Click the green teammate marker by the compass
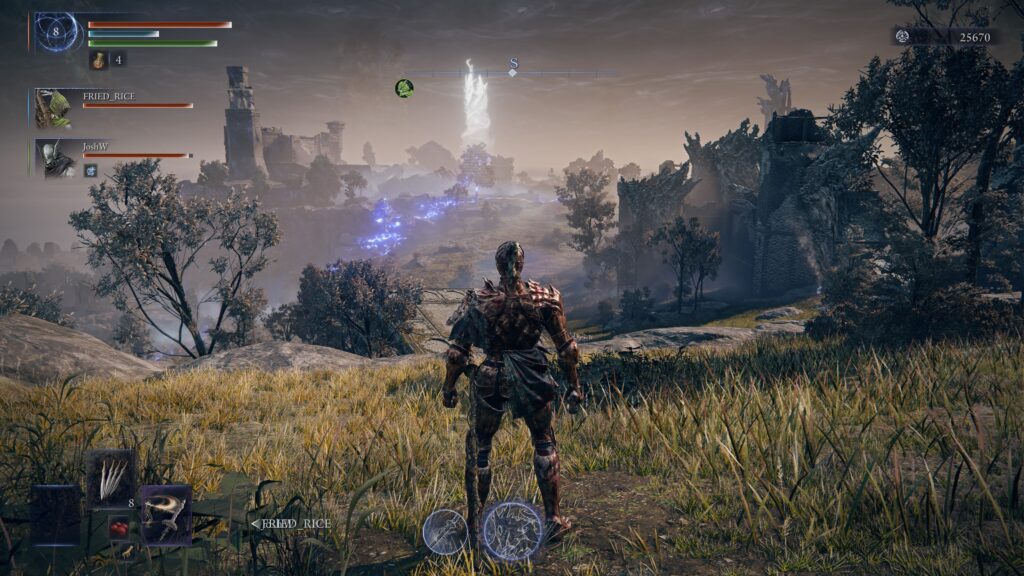The image size is (1024, 576). tap(404, 88)
